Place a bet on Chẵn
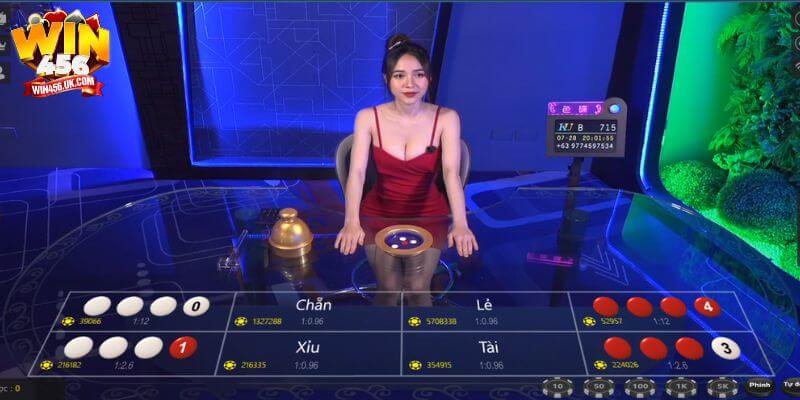 point(315,310)
